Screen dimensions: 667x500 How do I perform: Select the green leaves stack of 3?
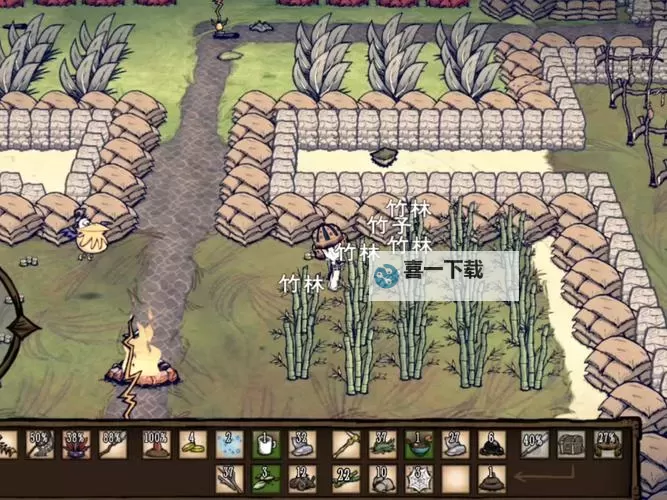[265, 478]
